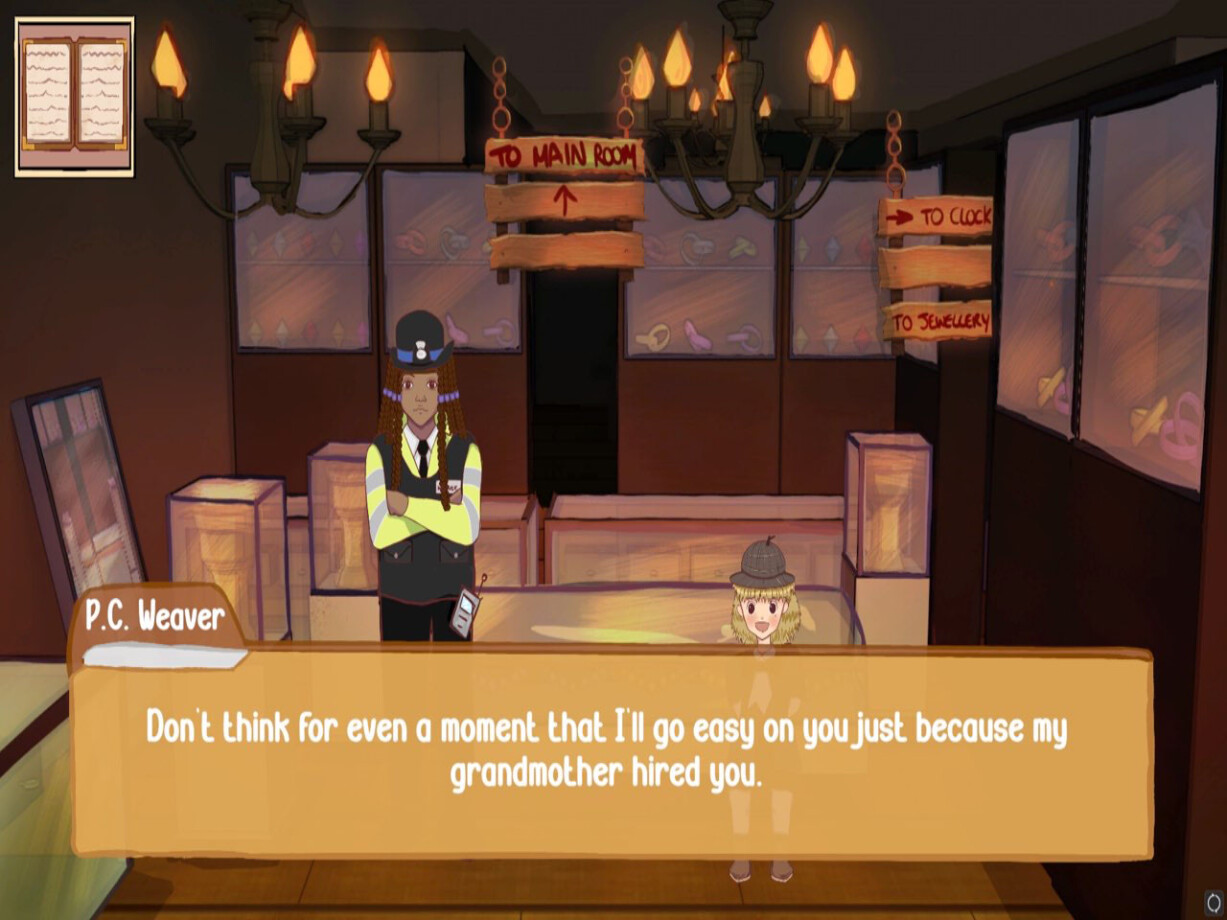Advance P.C. Weaver's dialogue text box
The height and width of the screenshot is (920, 1227).
(x=610, y=750)
